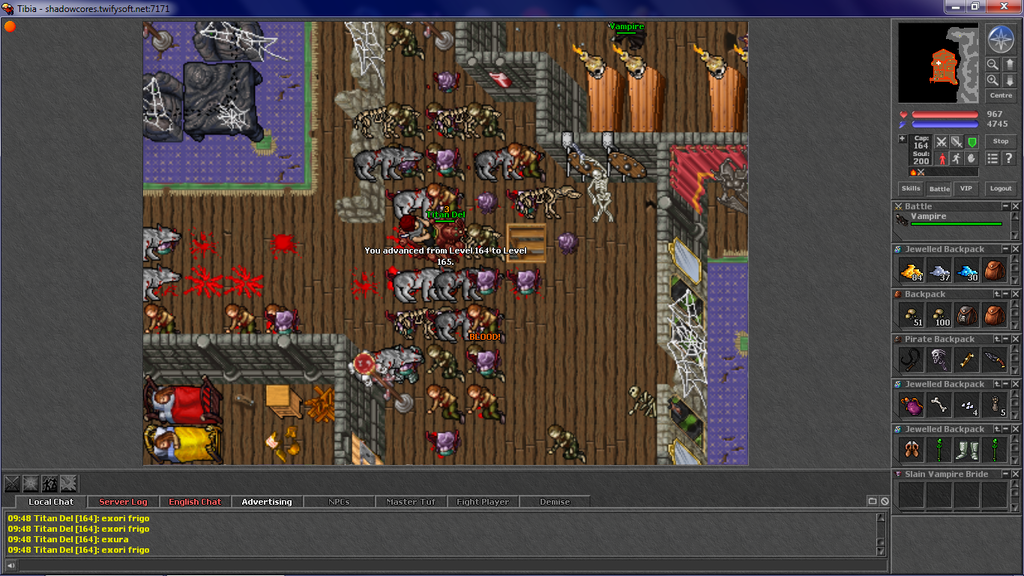
Task: Open the English Chat tab
Action: pyautogui.click(x=195, y=502)
